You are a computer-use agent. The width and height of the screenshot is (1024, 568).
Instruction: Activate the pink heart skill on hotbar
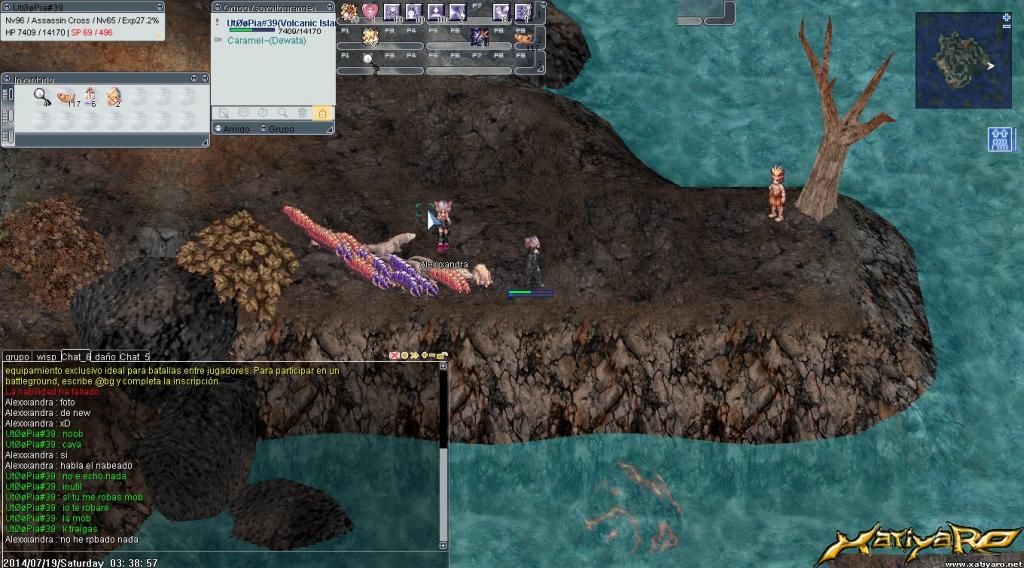370,12
